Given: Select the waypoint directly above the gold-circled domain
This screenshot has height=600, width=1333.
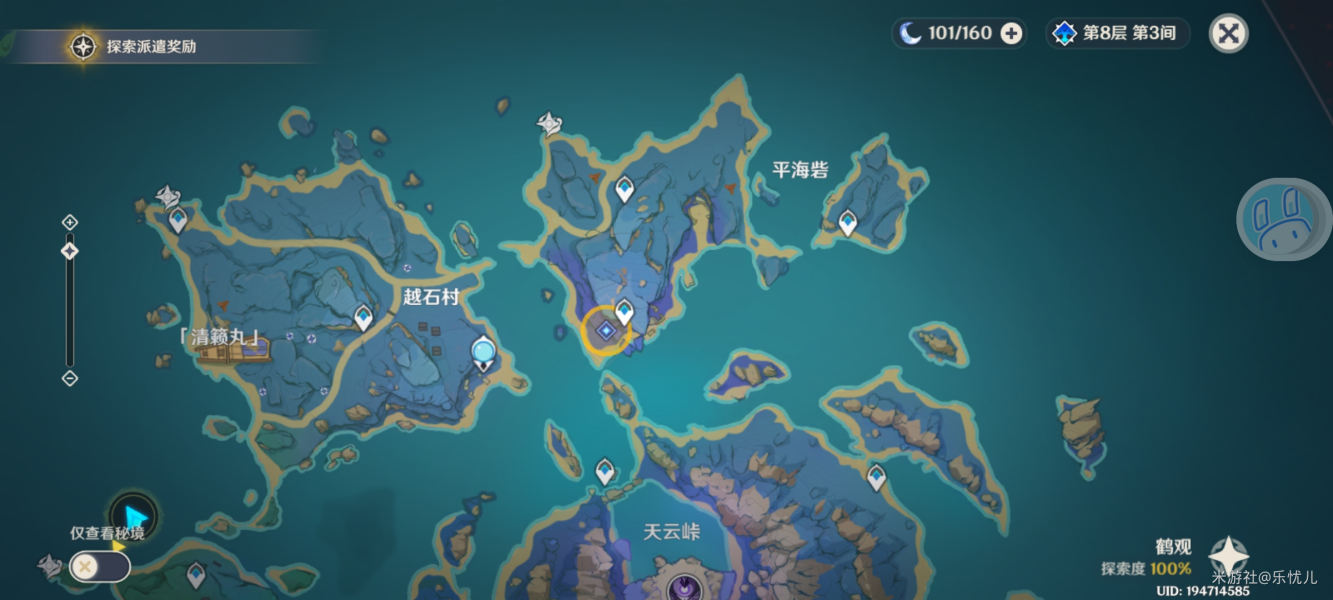Looking at the screenshot, I should click(x=625, y=311).
